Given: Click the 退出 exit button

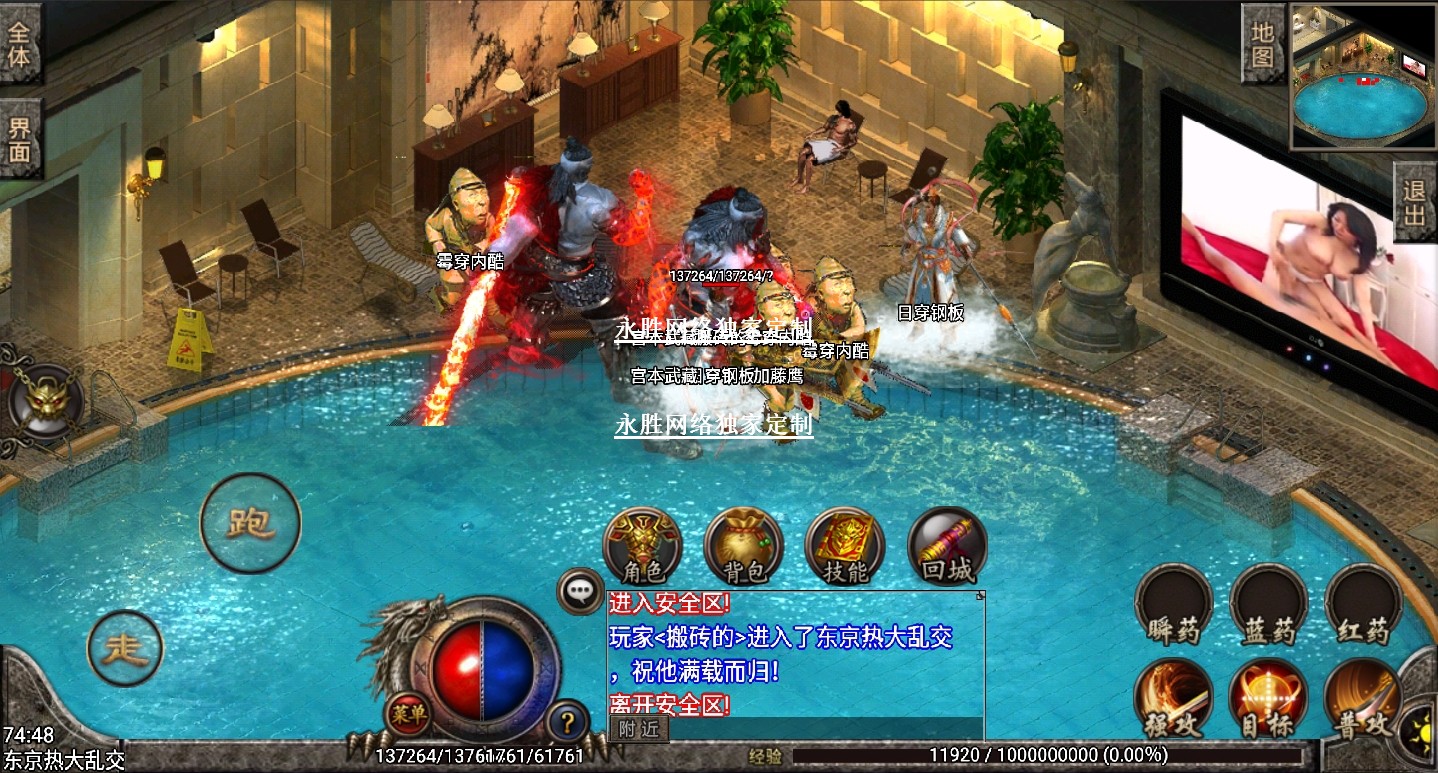Looking at the screenshot, I should point(1415,202).
